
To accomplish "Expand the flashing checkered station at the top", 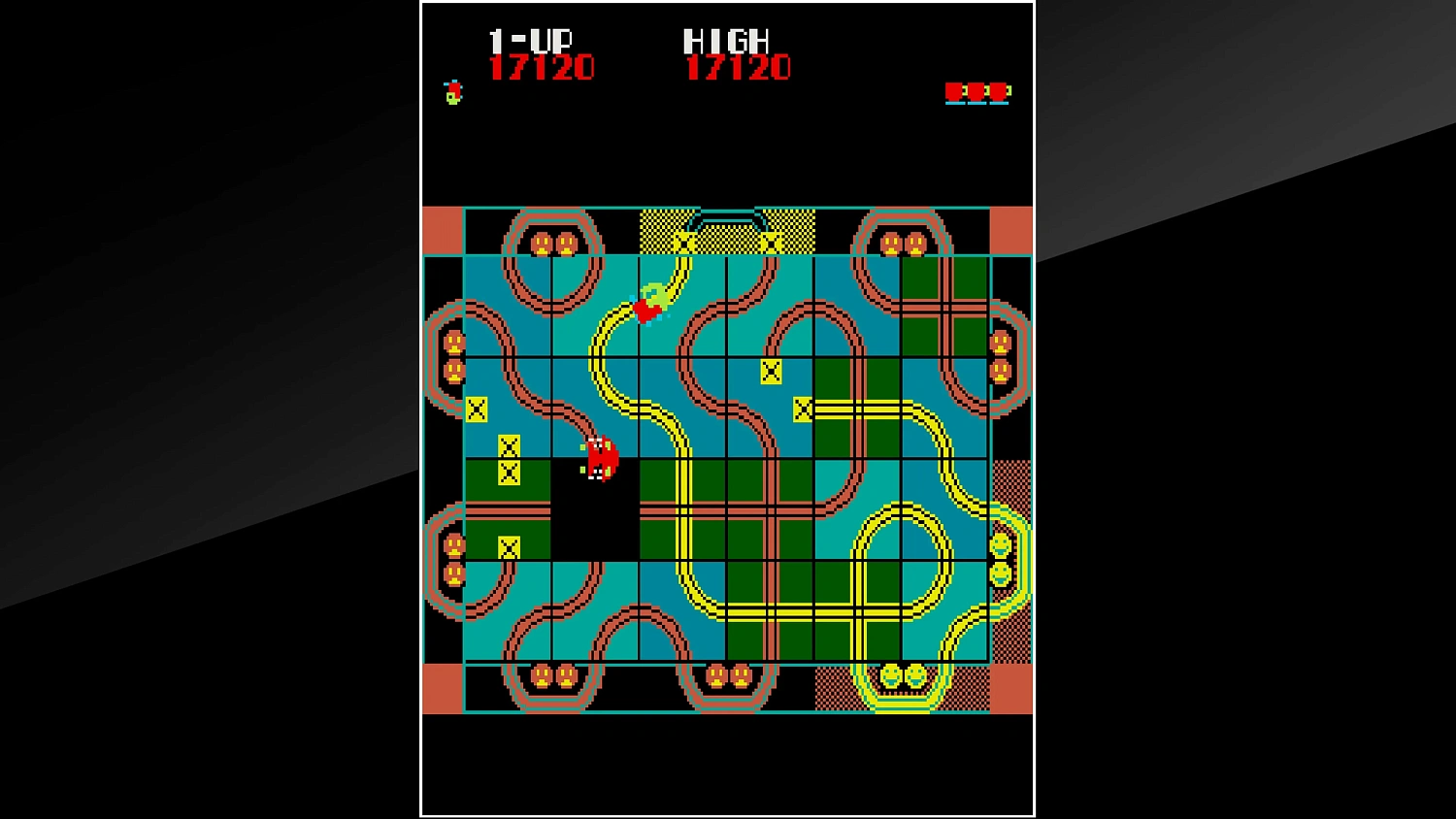I will point(726,230).
